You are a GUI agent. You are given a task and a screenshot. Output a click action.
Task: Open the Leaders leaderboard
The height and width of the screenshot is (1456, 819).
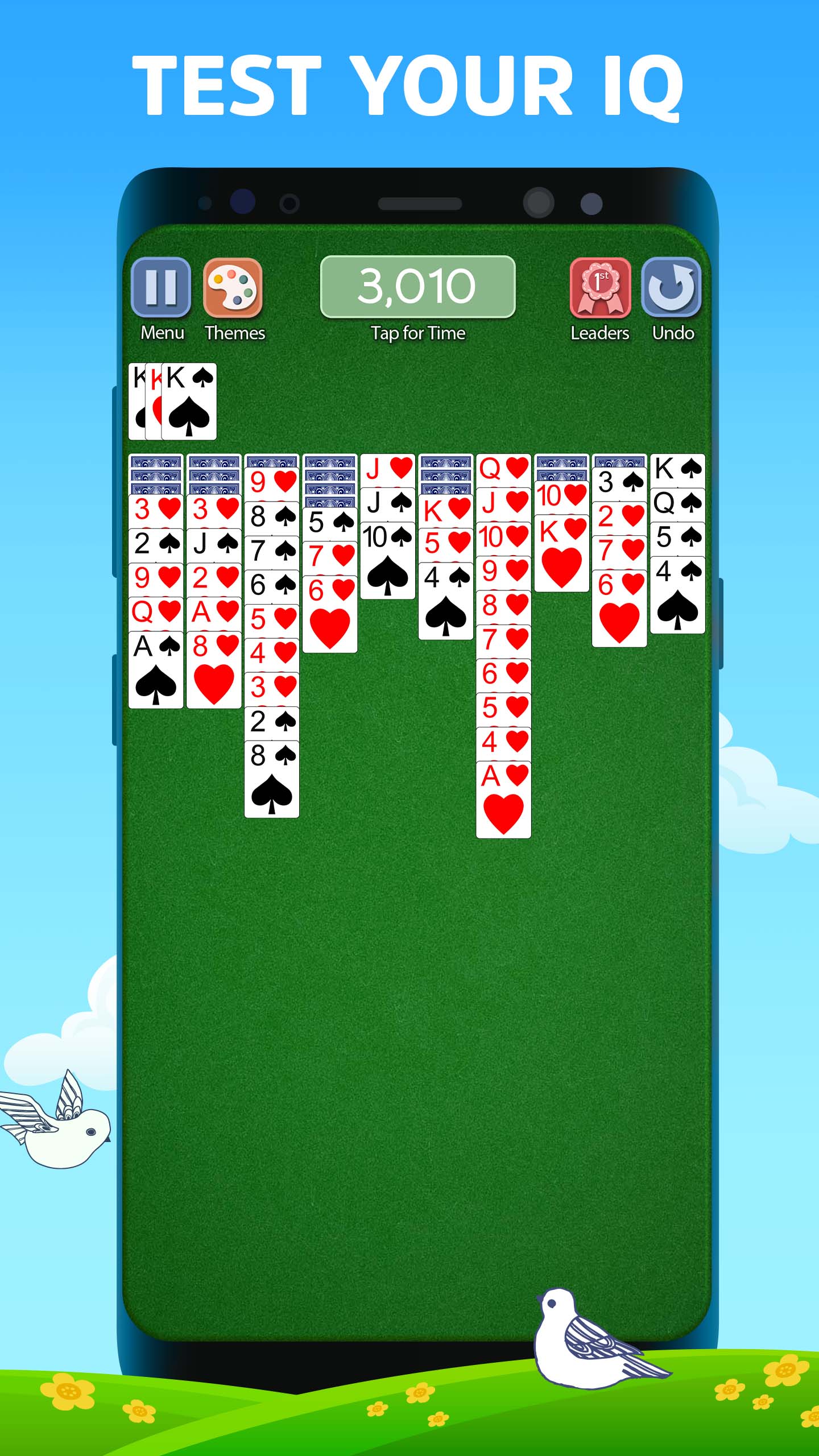coord(601,287)
